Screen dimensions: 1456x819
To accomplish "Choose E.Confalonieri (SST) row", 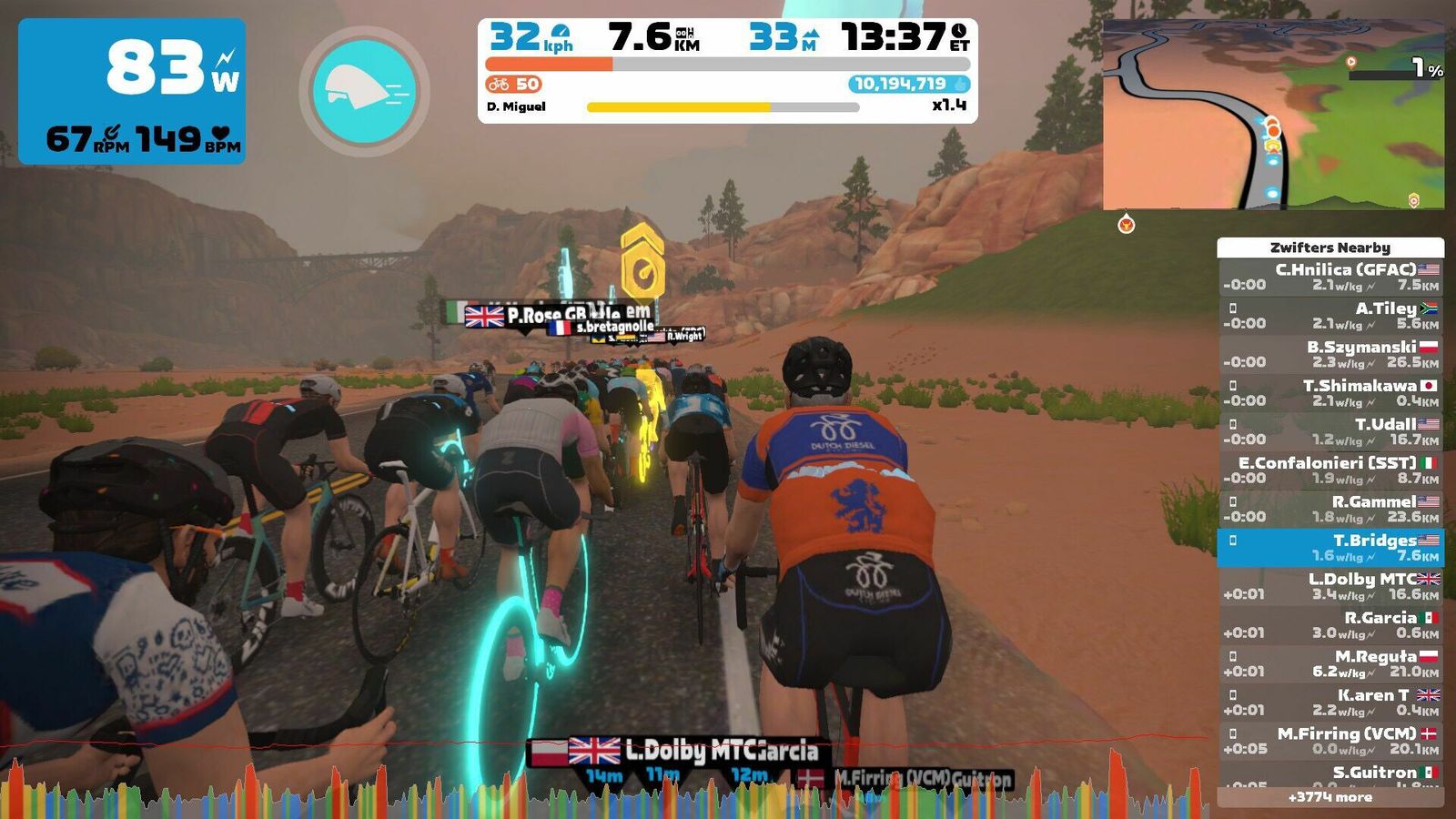I will (x=1330, y=470).
